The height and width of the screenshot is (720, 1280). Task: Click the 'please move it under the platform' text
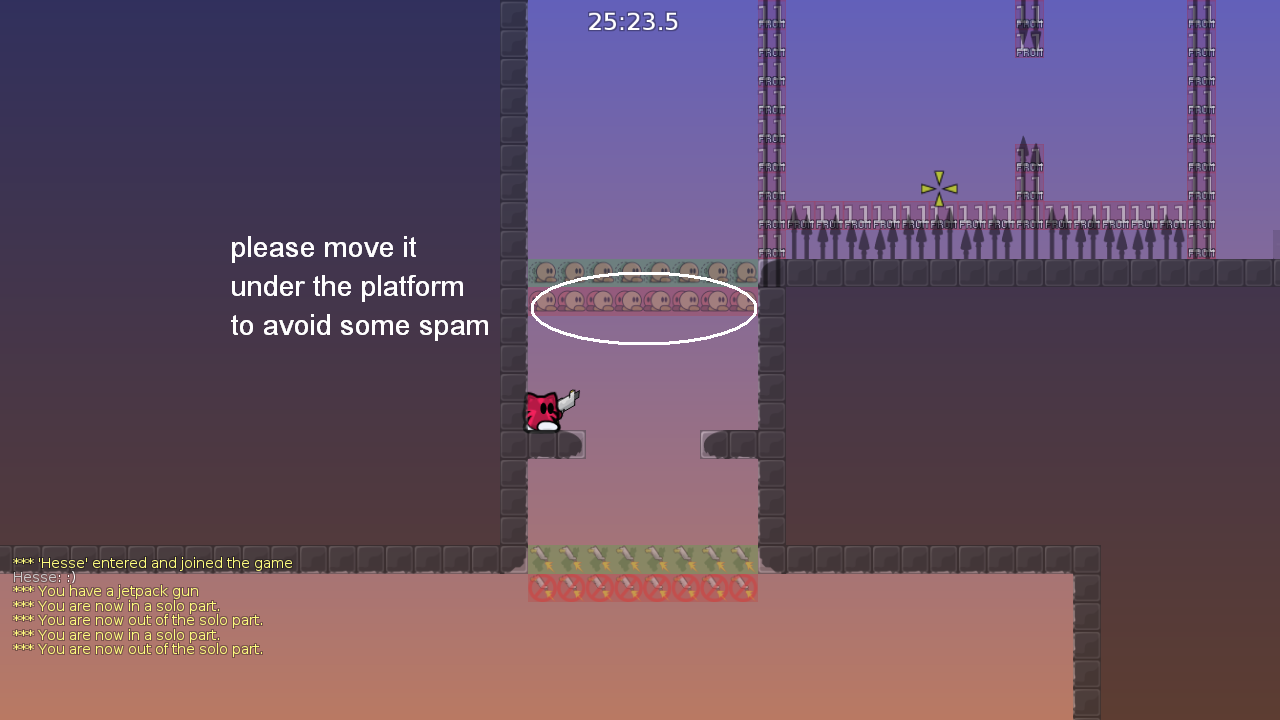click(x=360, y=286)
